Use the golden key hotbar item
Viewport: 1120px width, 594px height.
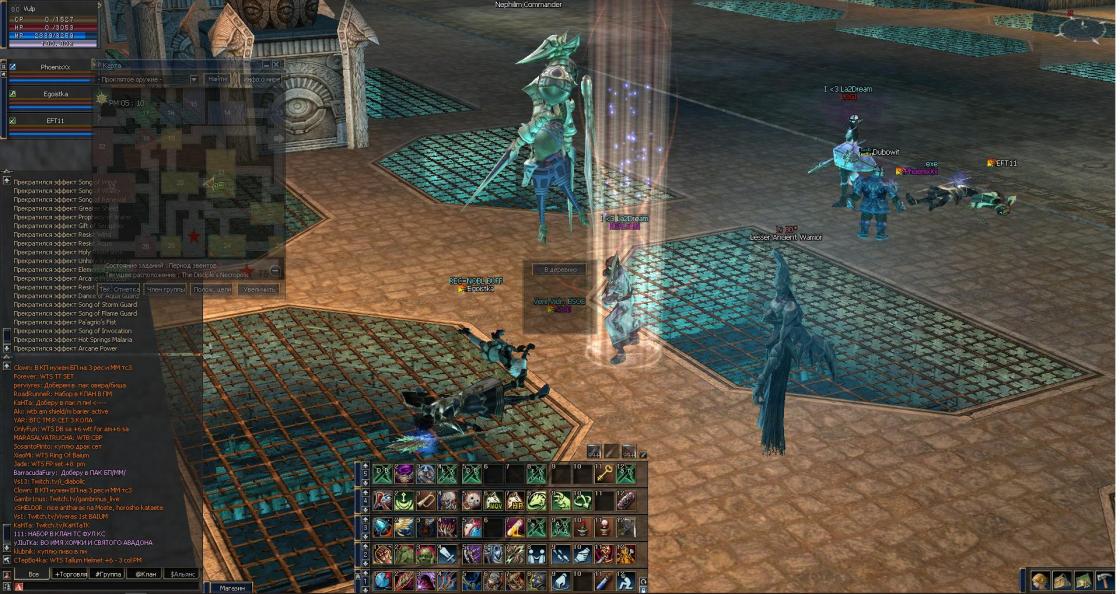604,474
